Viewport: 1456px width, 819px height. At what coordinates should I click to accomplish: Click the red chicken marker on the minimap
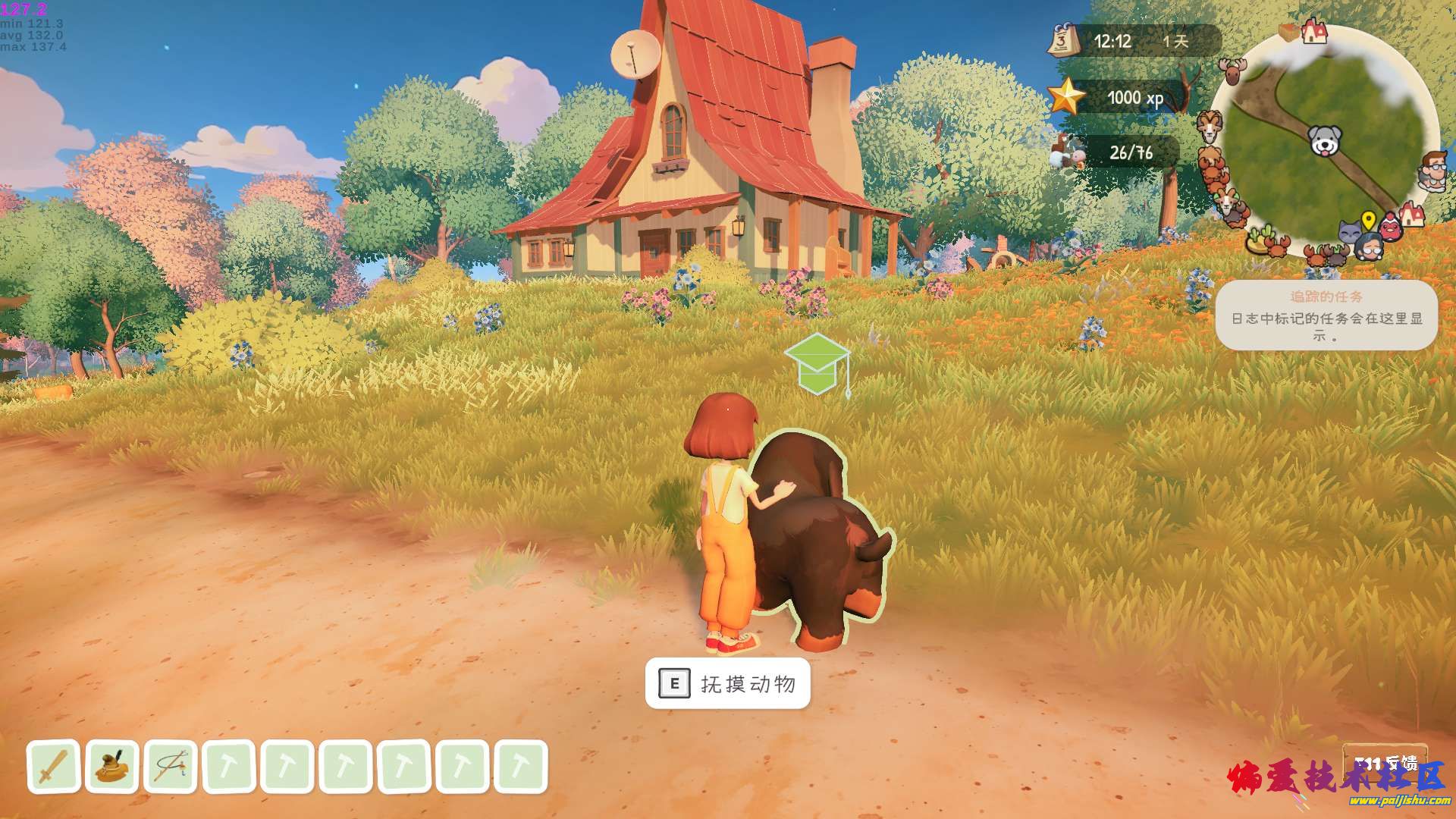1390,227
